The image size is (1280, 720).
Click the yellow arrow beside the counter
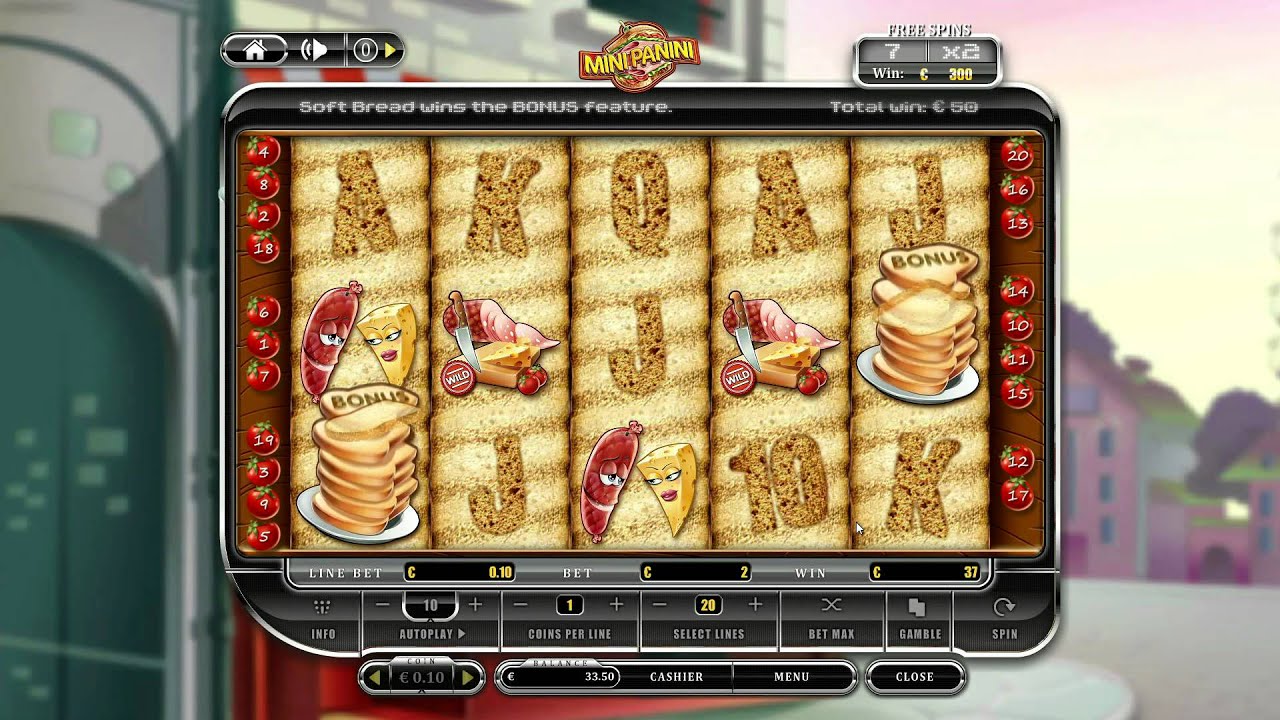pyautogui.click(x=390, y=51)
